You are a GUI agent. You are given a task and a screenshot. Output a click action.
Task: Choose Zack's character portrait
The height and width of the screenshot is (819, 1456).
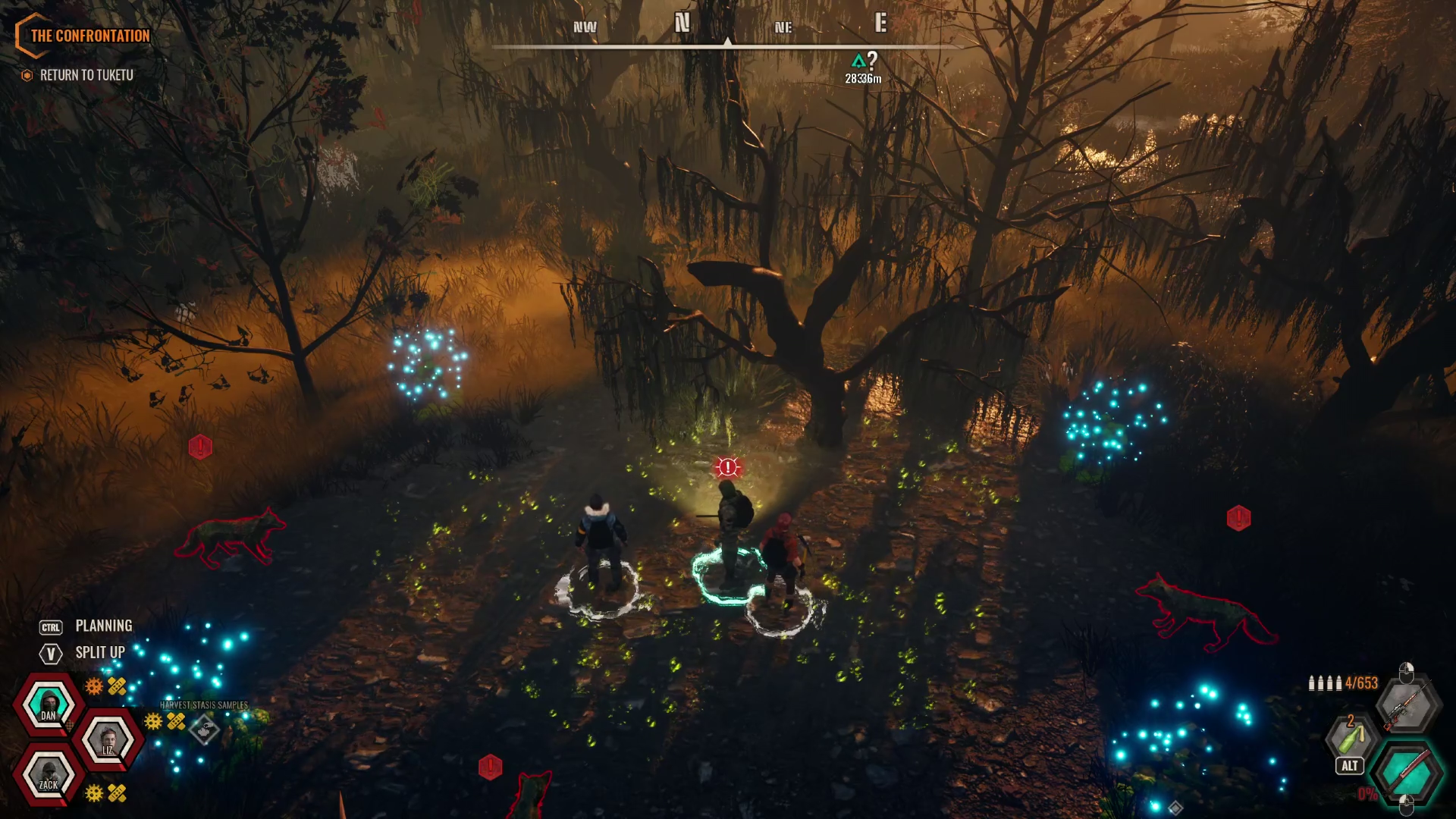point(49,775)
